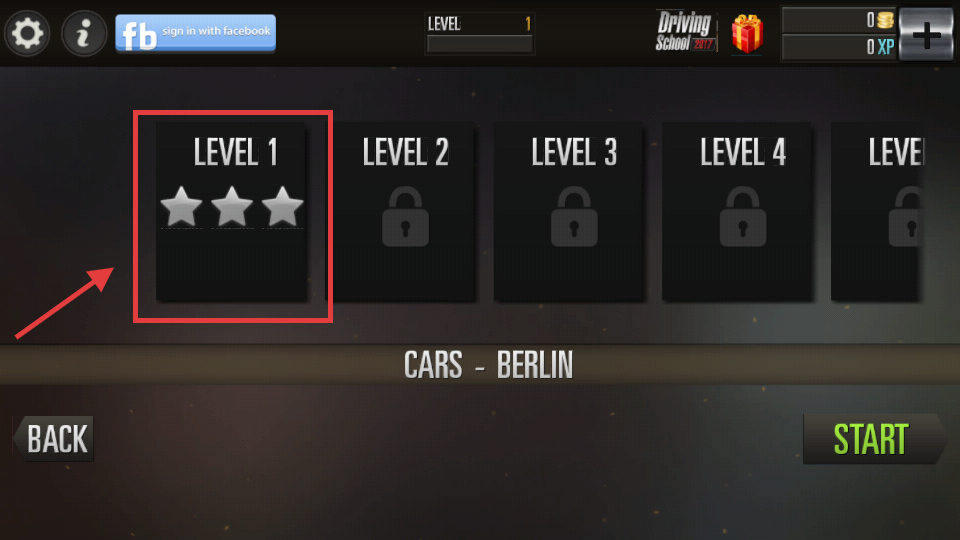Add more coins with plus button

926,35
